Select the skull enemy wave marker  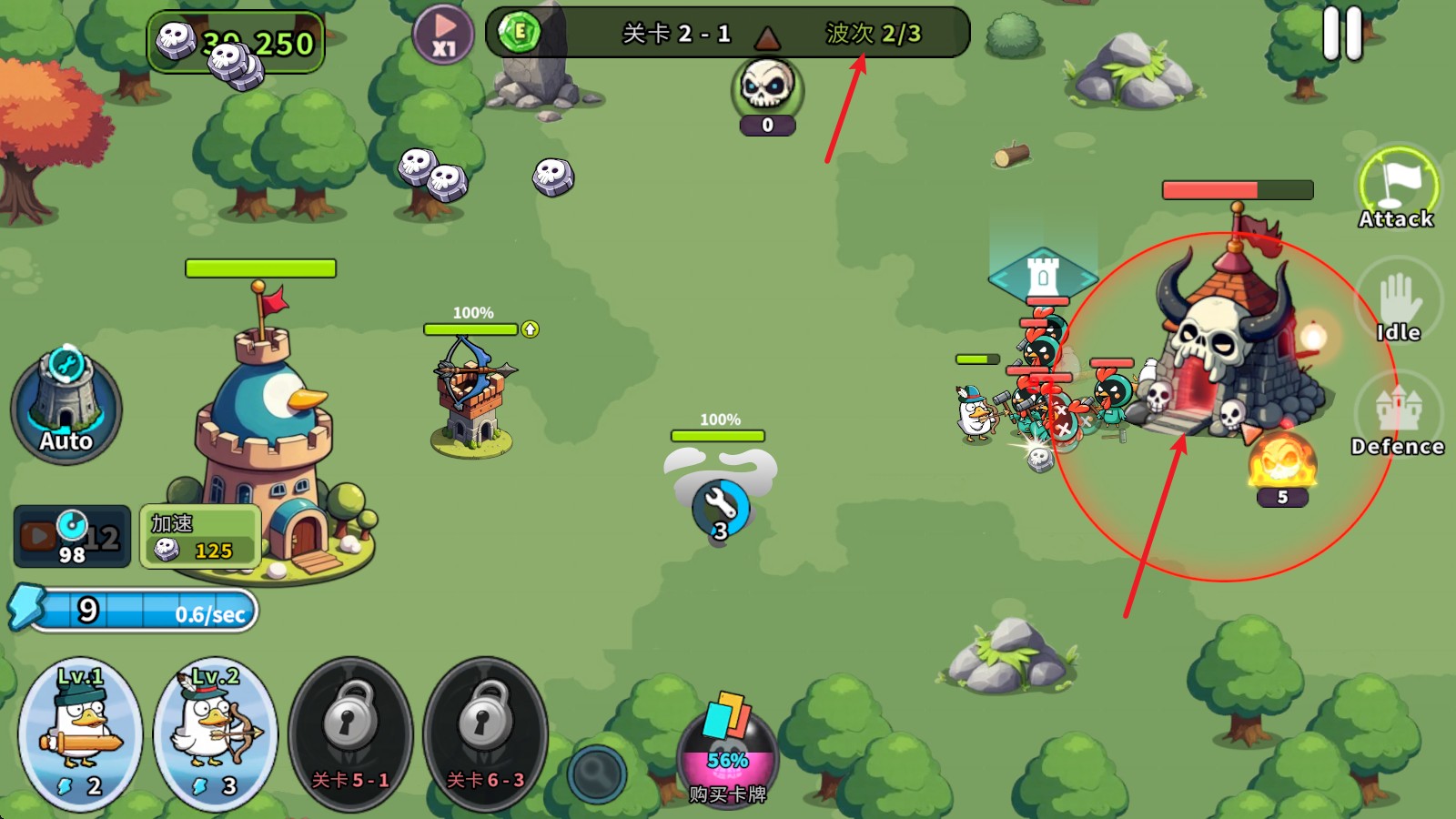pos(767,90)
